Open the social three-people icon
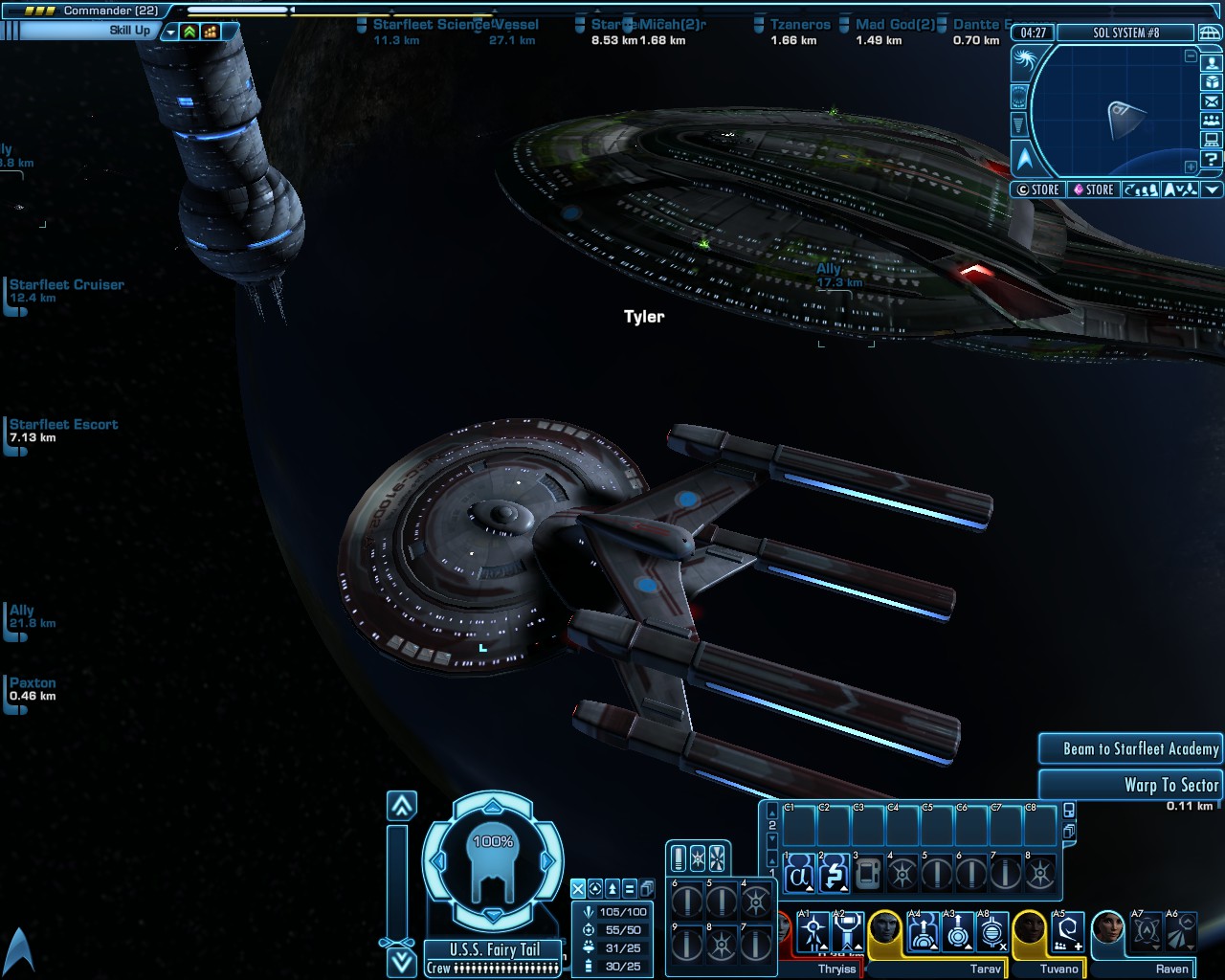 1212,121
